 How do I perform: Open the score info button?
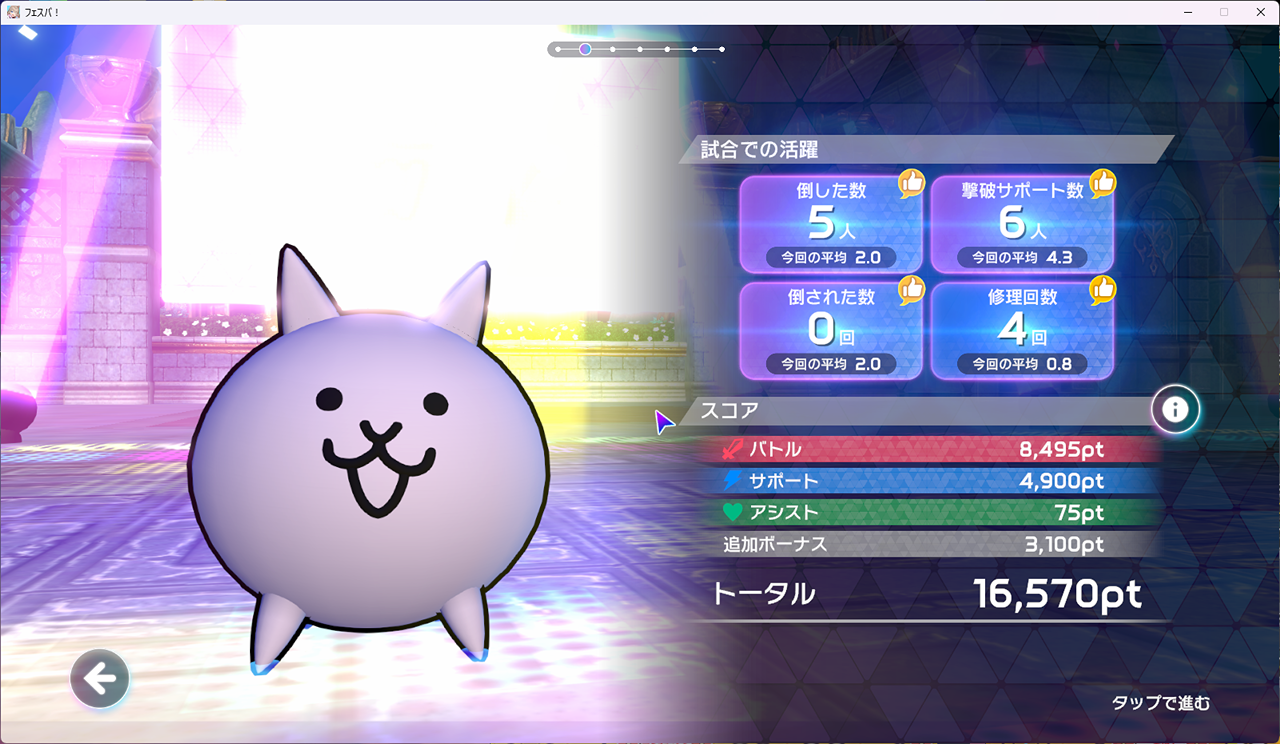coord(1175,409)
